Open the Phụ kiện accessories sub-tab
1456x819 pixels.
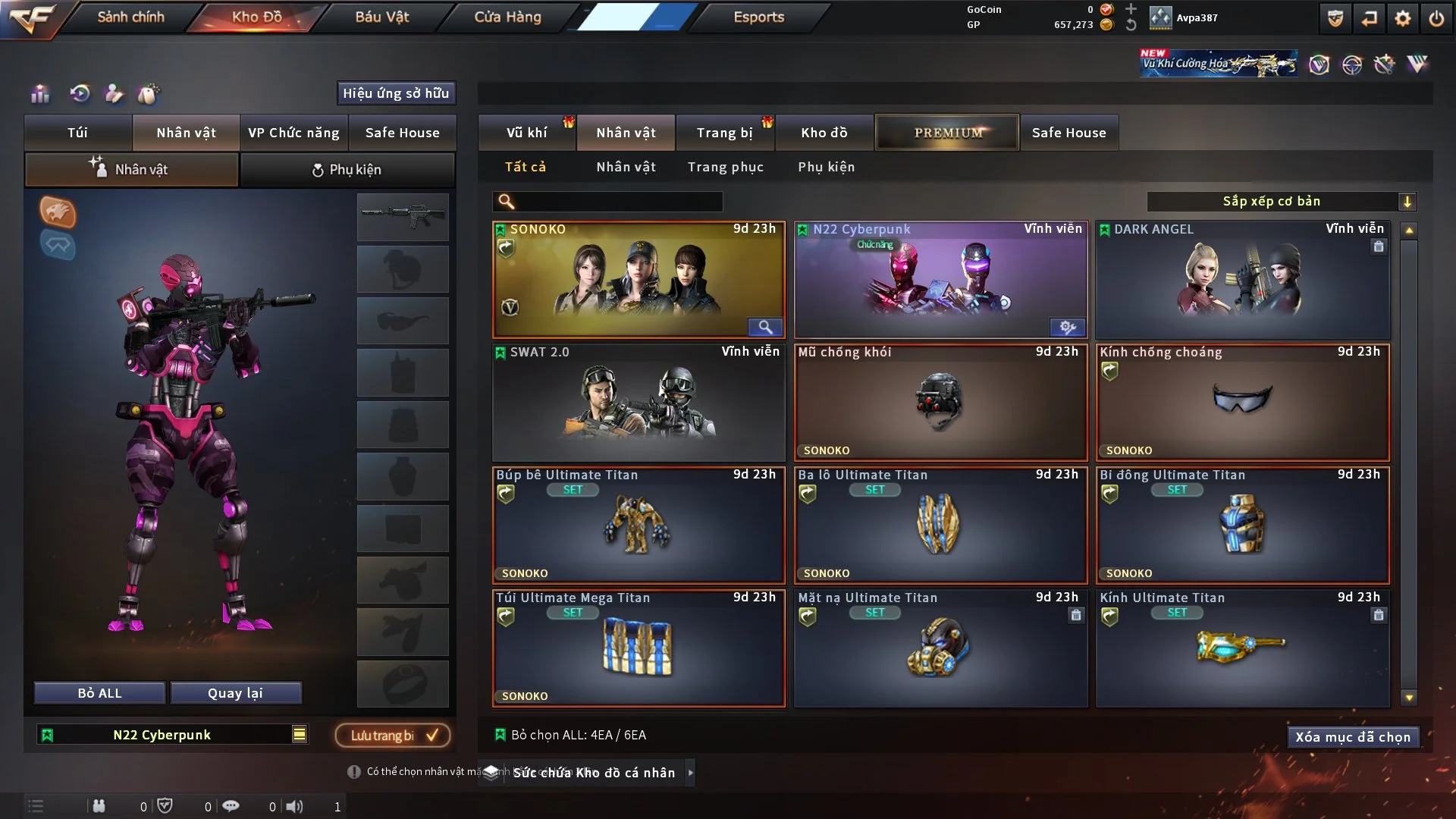click(x=347, y=170)
